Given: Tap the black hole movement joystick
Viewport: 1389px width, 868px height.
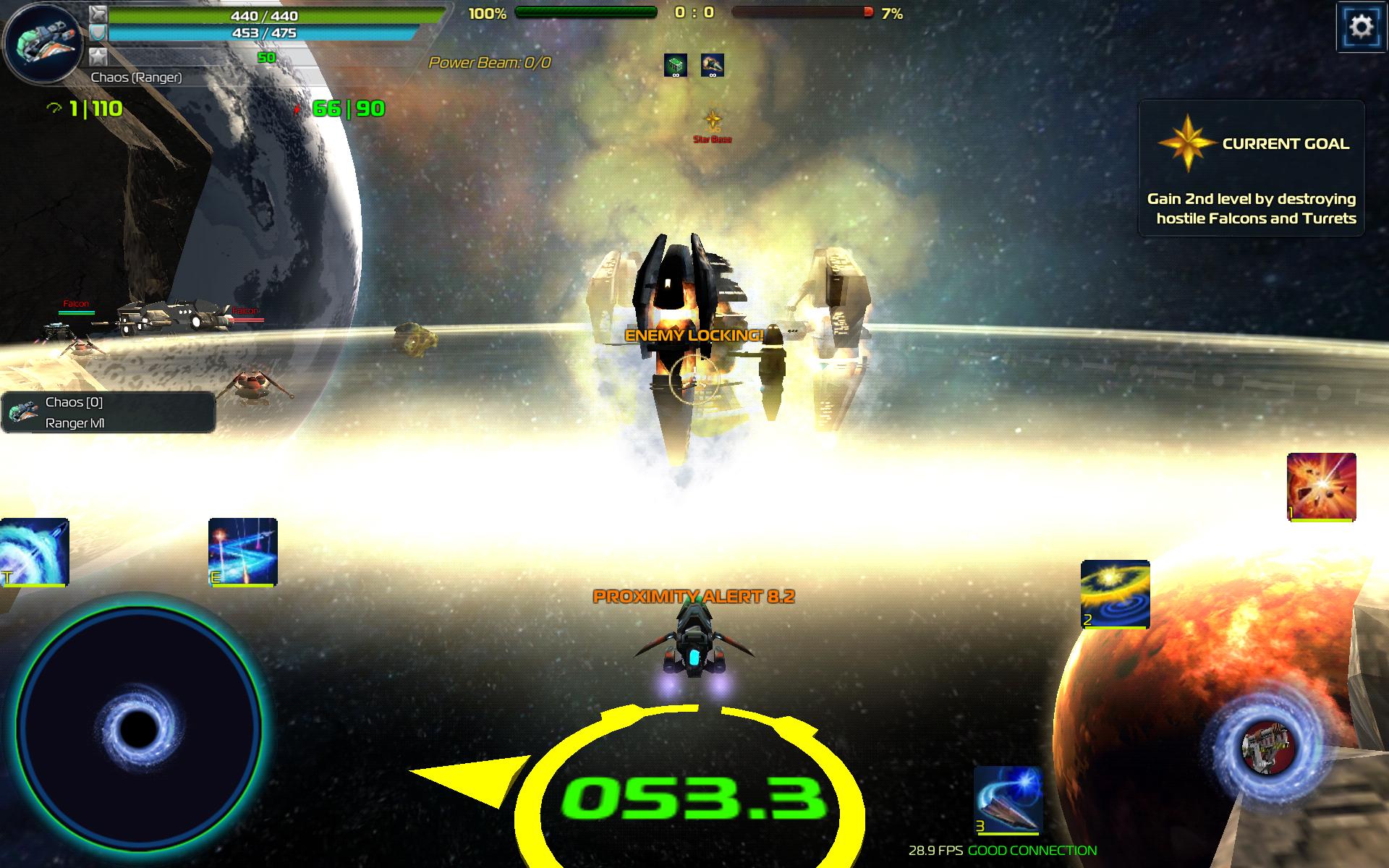Looking at the screenshot, I should (137, 731).
